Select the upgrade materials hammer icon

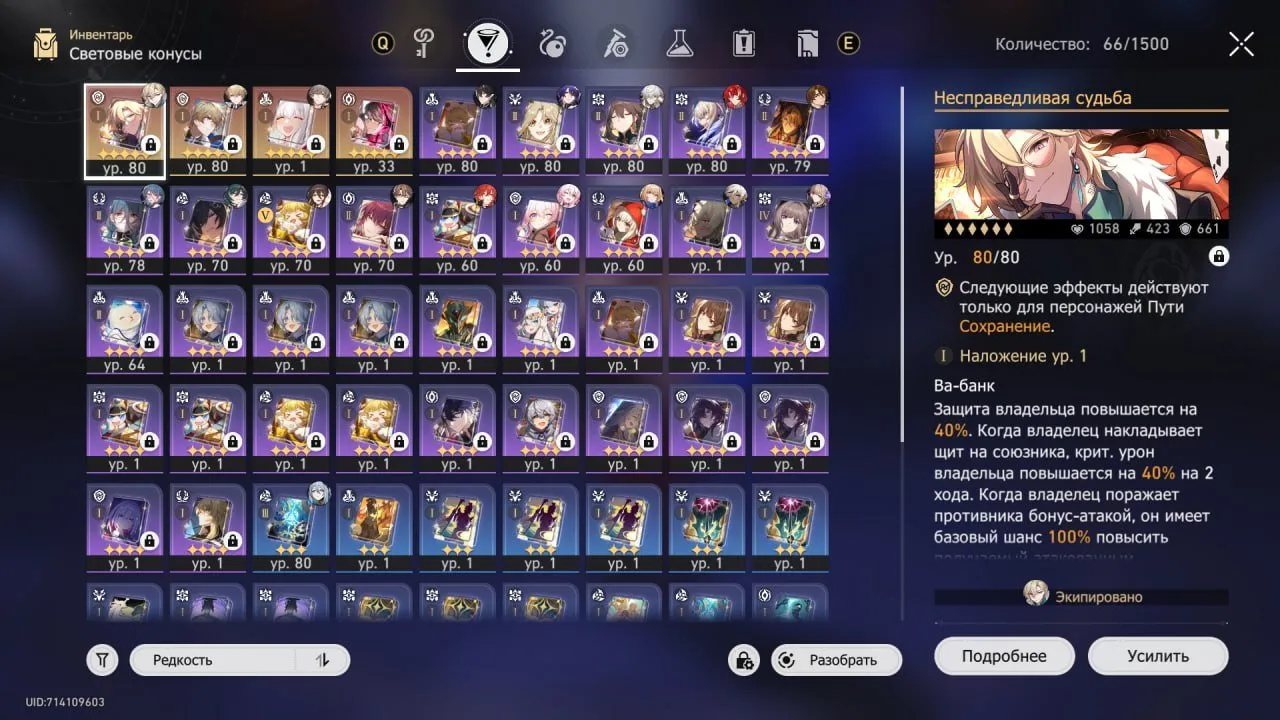(x=614, y=44)
